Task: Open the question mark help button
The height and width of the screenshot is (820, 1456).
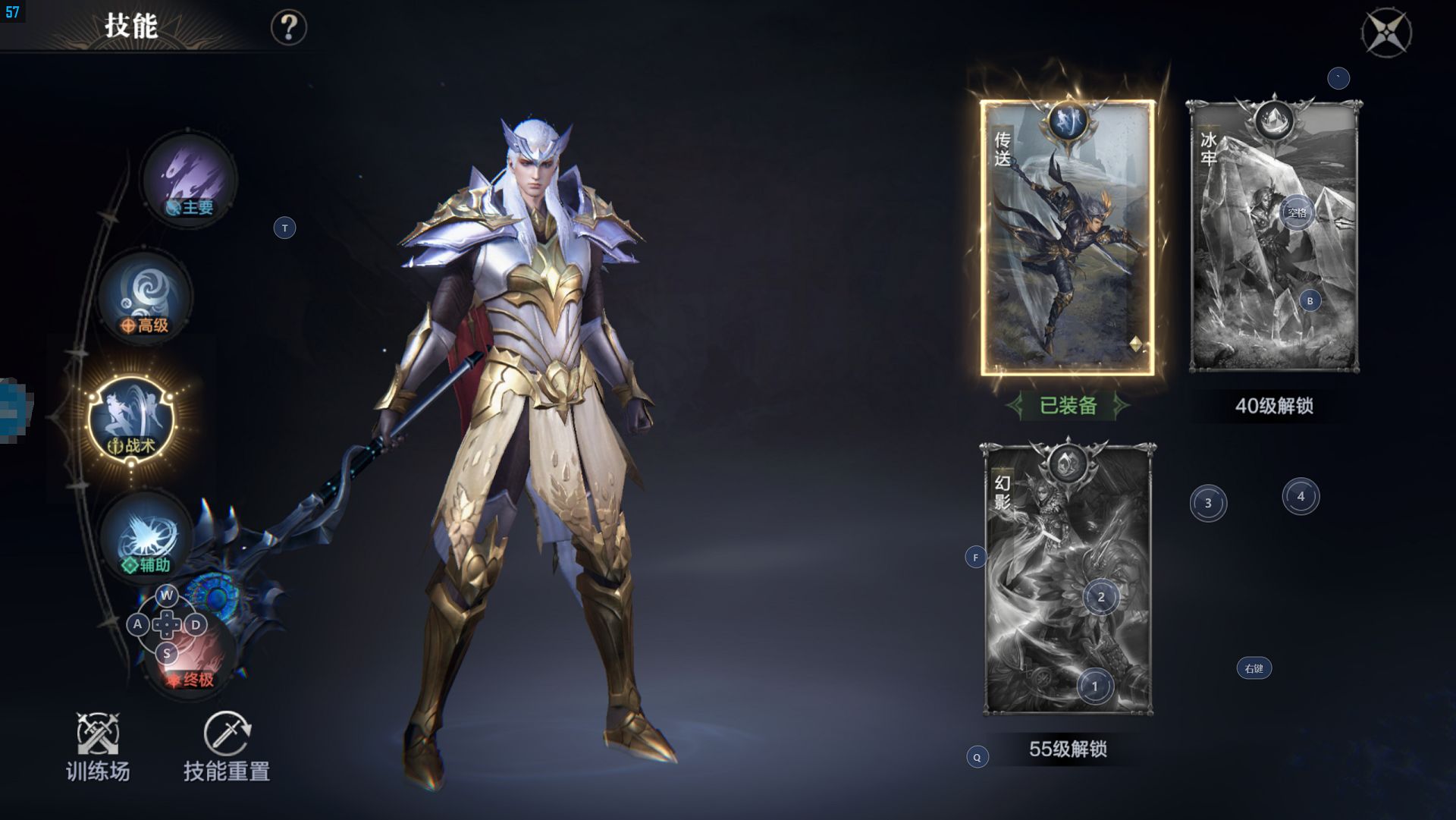Action: [288, 28]
